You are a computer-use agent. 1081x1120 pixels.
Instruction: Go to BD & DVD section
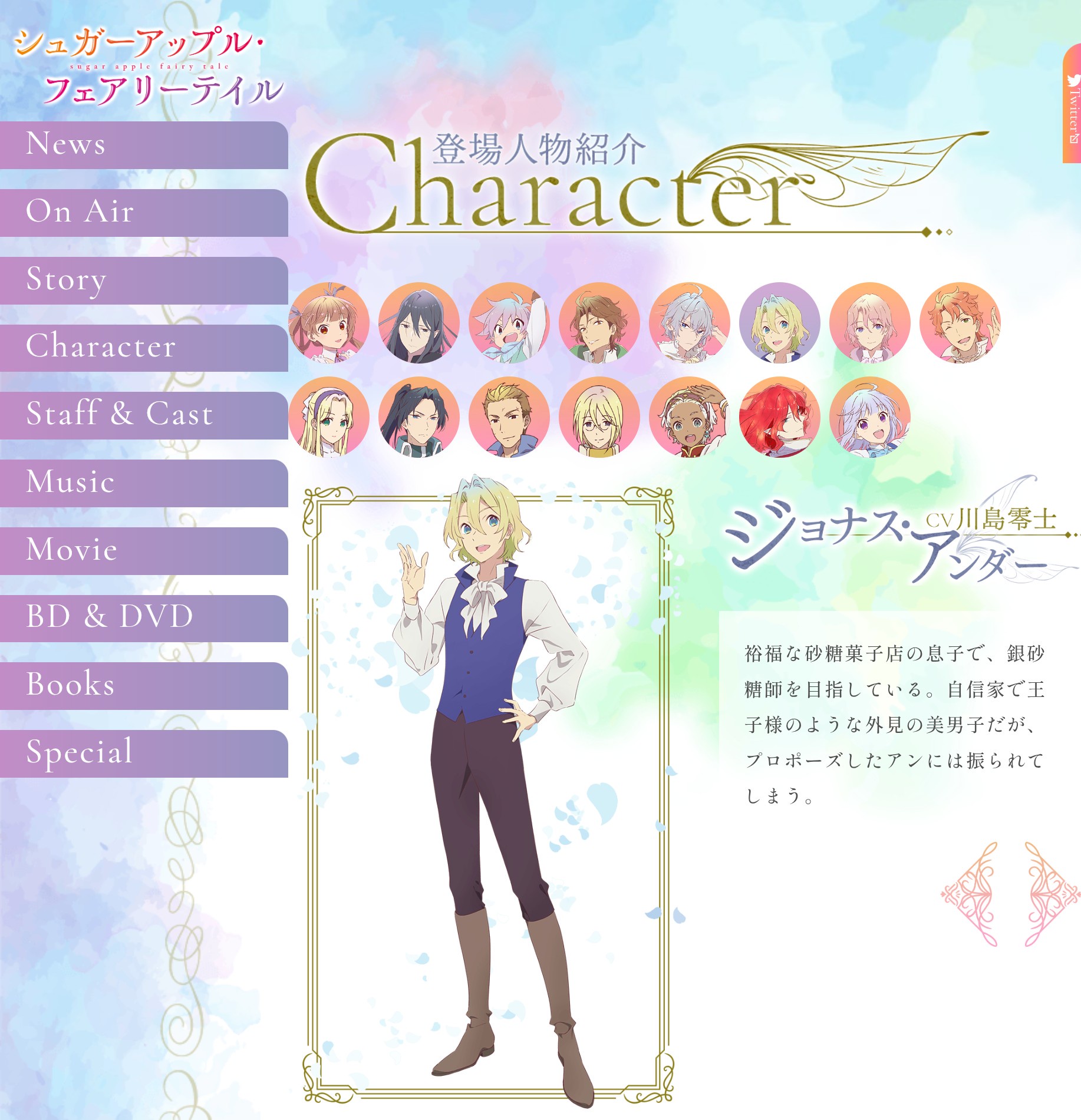(144, 618)
